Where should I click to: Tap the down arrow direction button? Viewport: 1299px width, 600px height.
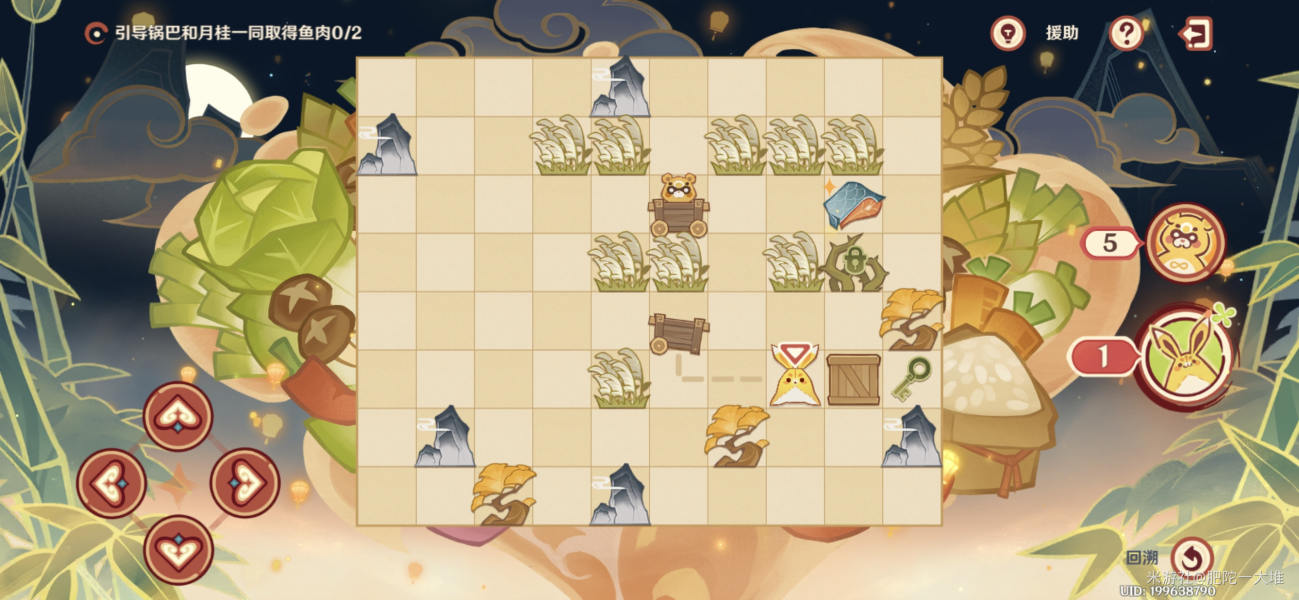[x=178, y=549]
